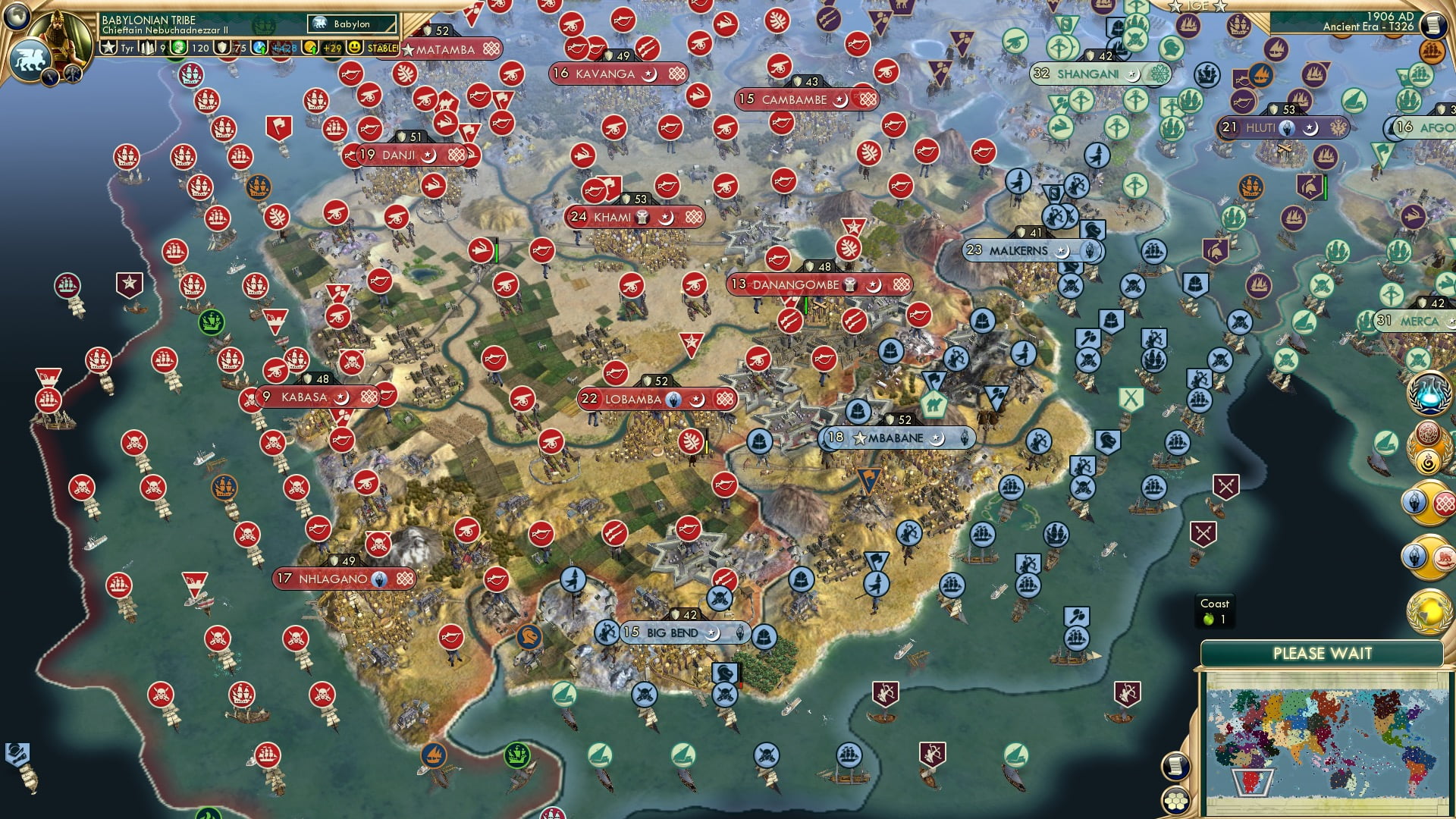
Task: Click the Coast tile yield popup
Action: (1215, 610)
